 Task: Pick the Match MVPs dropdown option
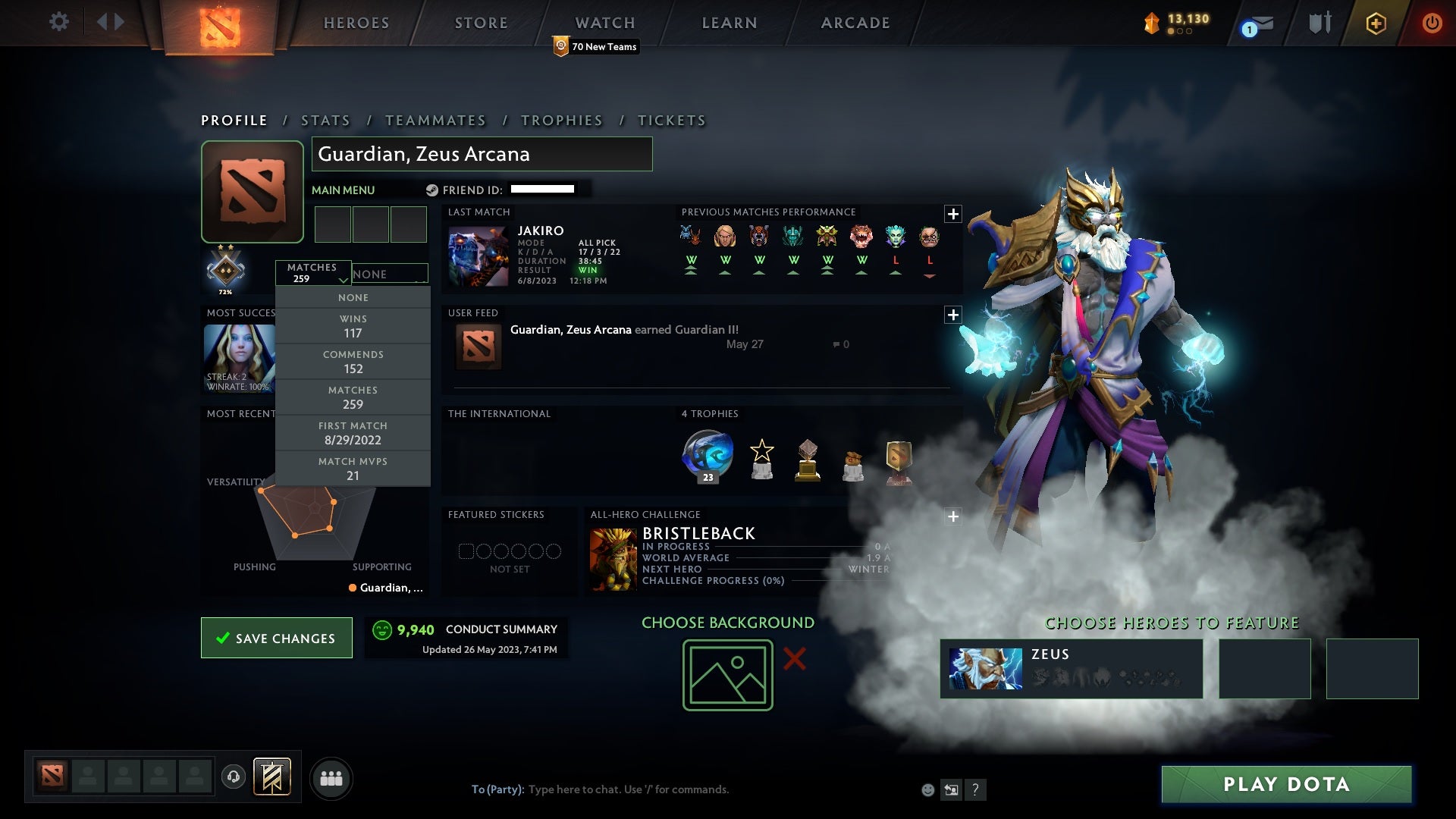tap(353, 469)
